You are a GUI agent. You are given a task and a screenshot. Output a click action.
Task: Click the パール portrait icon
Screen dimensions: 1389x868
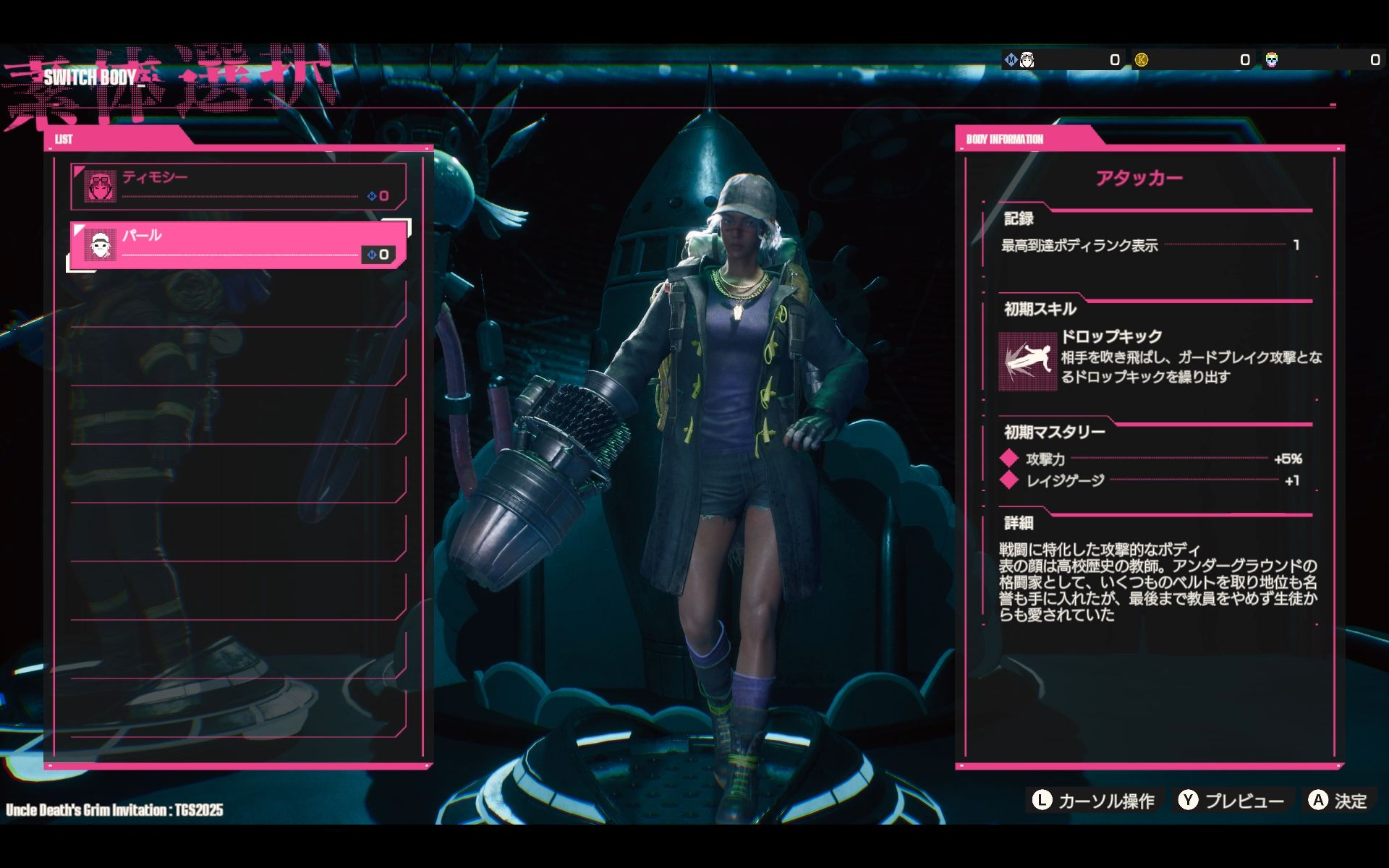[x=100, y=246]
